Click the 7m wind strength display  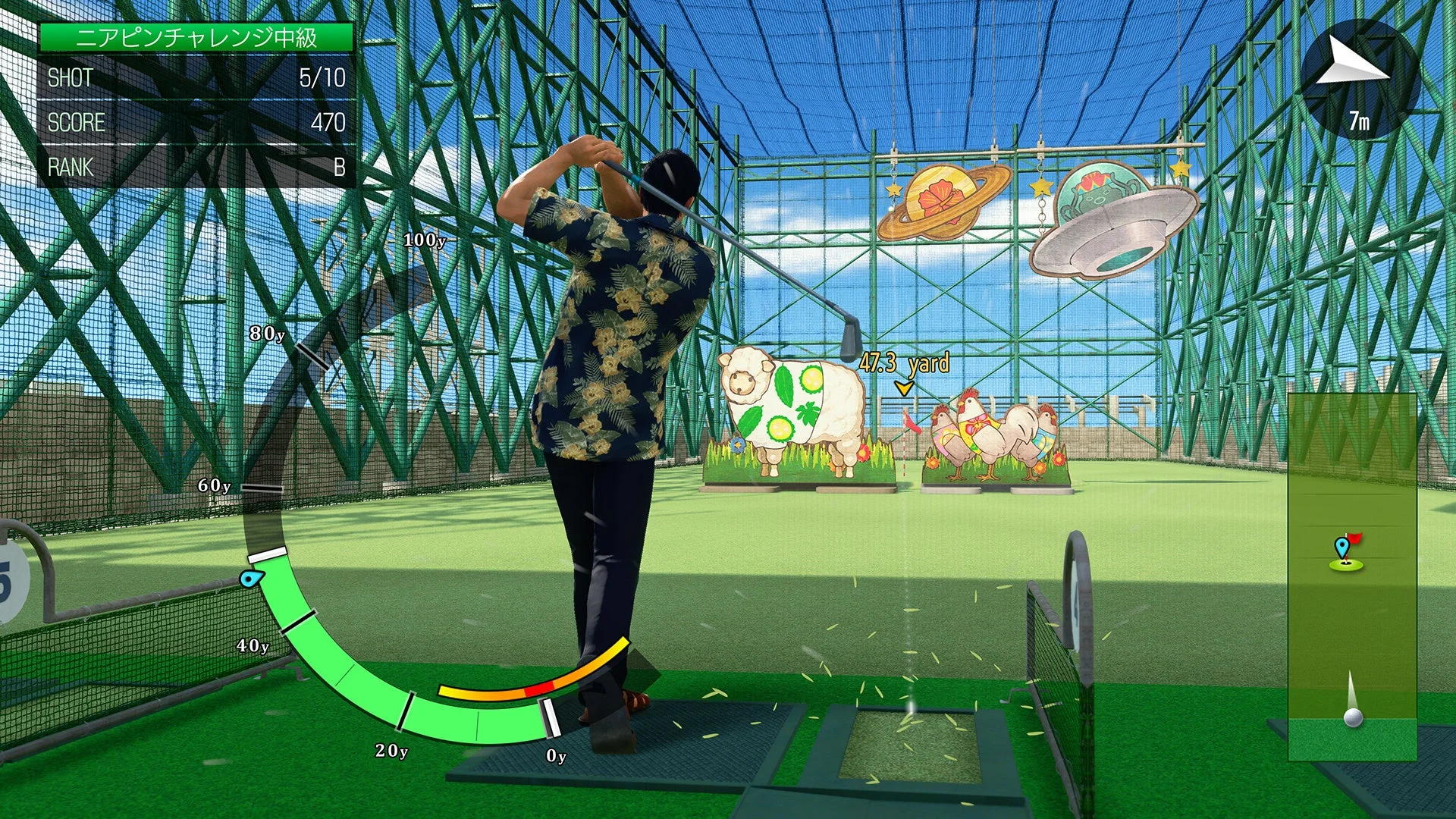1359,118
